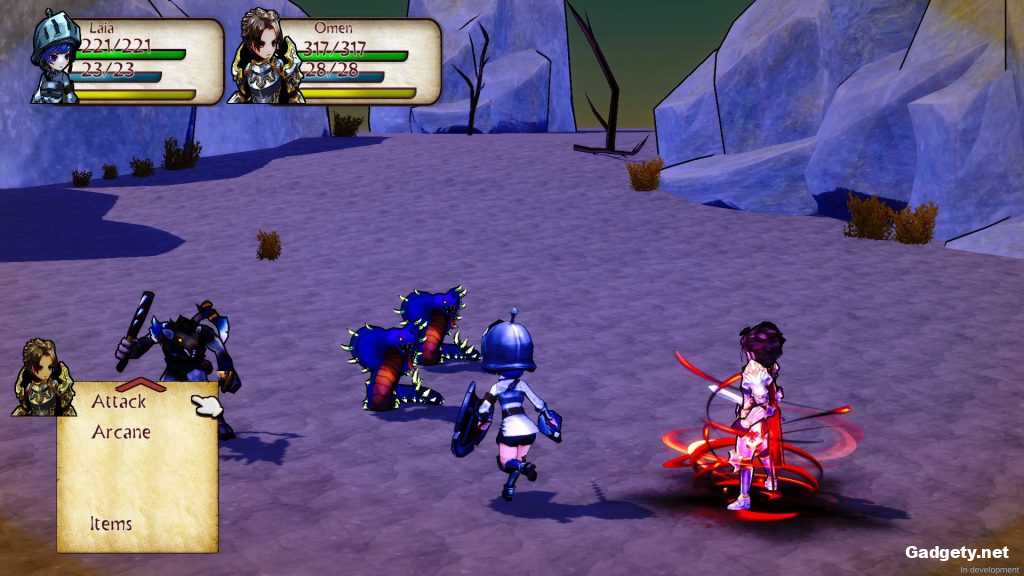
Task: Open the Items command
Action: coord(111,523)
